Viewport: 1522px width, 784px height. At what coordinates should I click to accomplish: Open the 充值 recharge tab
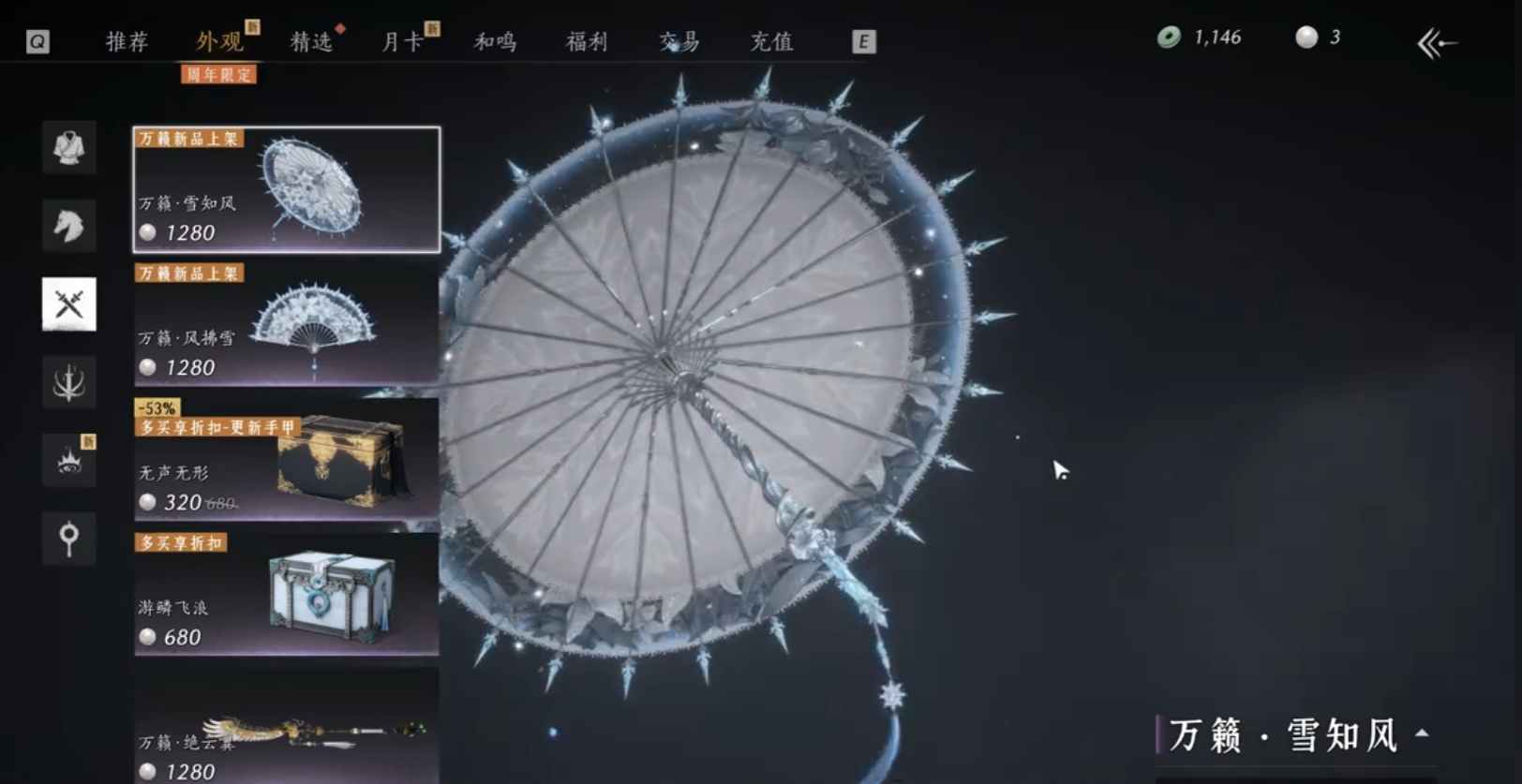click(771, 41)
